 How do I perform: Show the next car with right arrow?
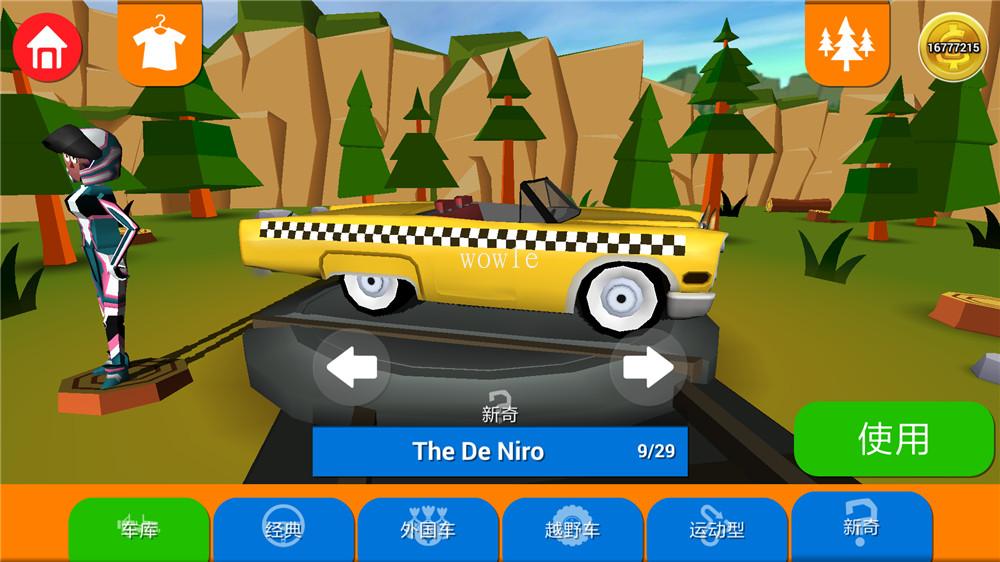tap(648, 368)
